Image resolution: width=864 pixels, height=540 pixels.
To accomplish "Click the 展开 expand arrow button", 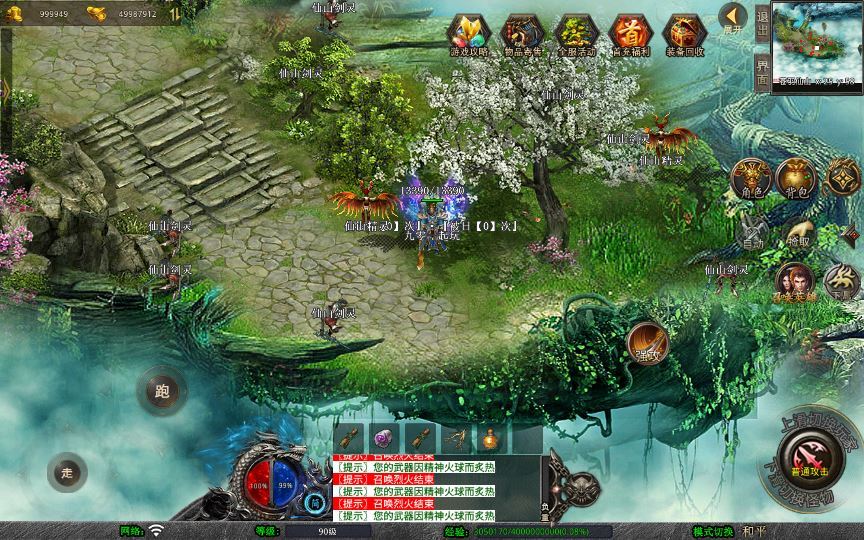I will (x=735, y=18).
